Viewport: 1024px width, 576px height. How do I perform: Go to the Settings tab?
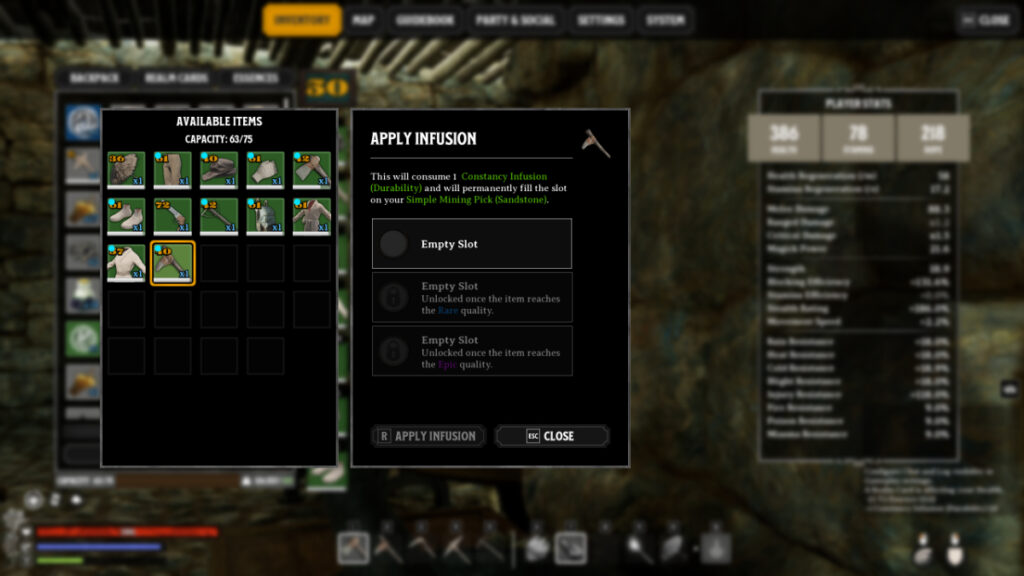pyautogui.click(x=601, y=20)
